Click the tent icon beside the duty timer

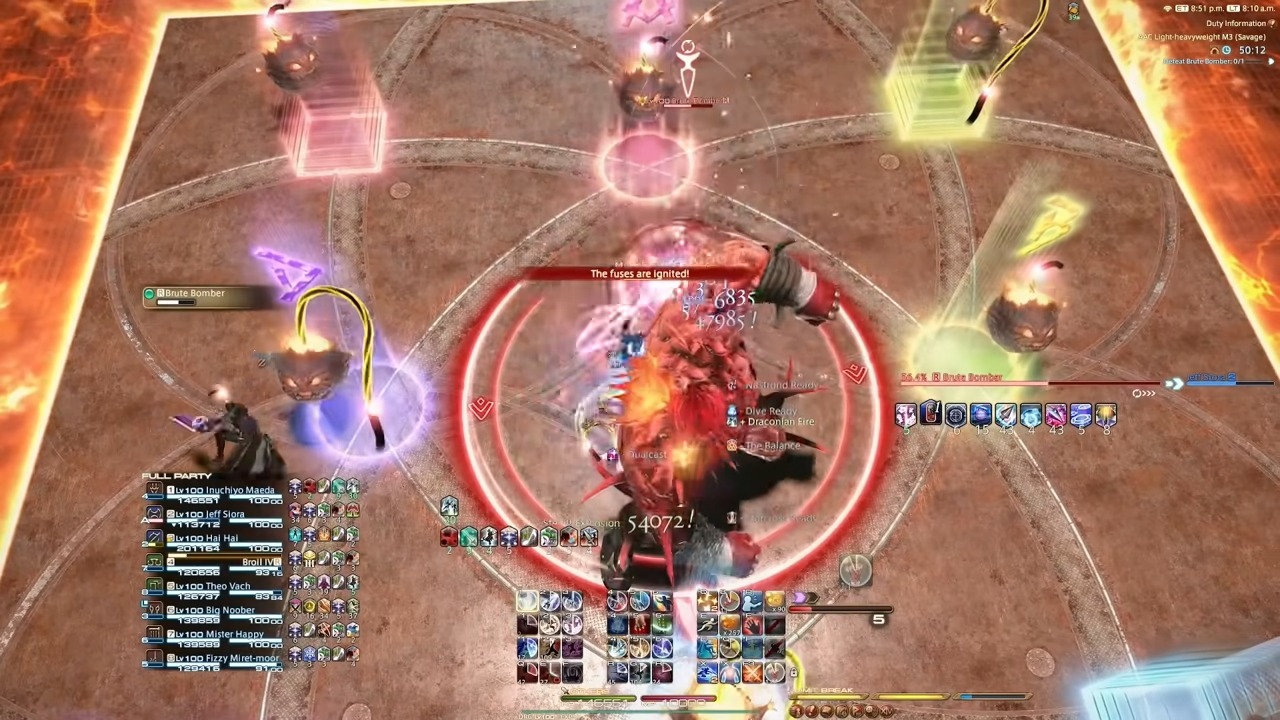(1214, 49)
